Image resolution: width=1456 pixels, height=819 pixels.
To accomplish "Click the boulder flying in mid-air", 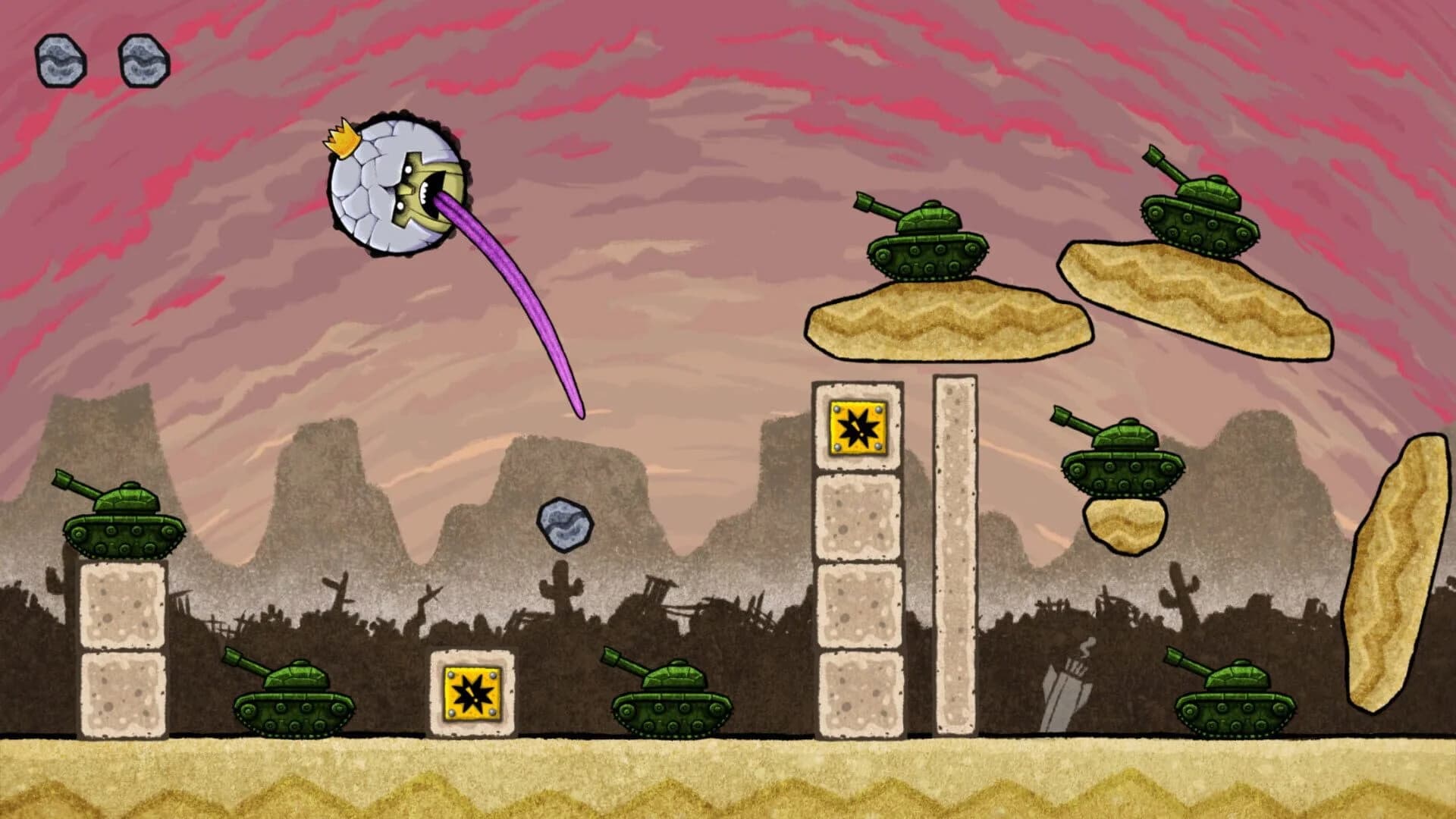I will pos(565,523).
